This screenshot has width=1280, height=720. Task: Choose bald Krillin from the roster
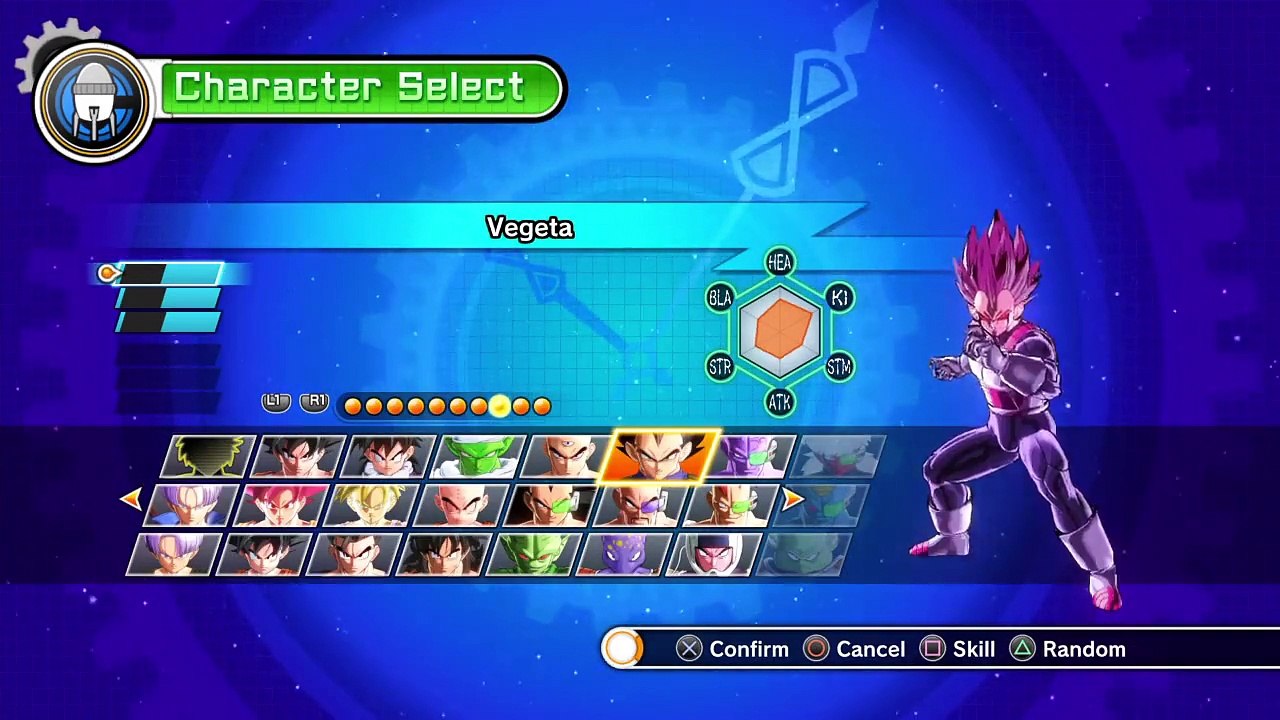click(460, 505)
